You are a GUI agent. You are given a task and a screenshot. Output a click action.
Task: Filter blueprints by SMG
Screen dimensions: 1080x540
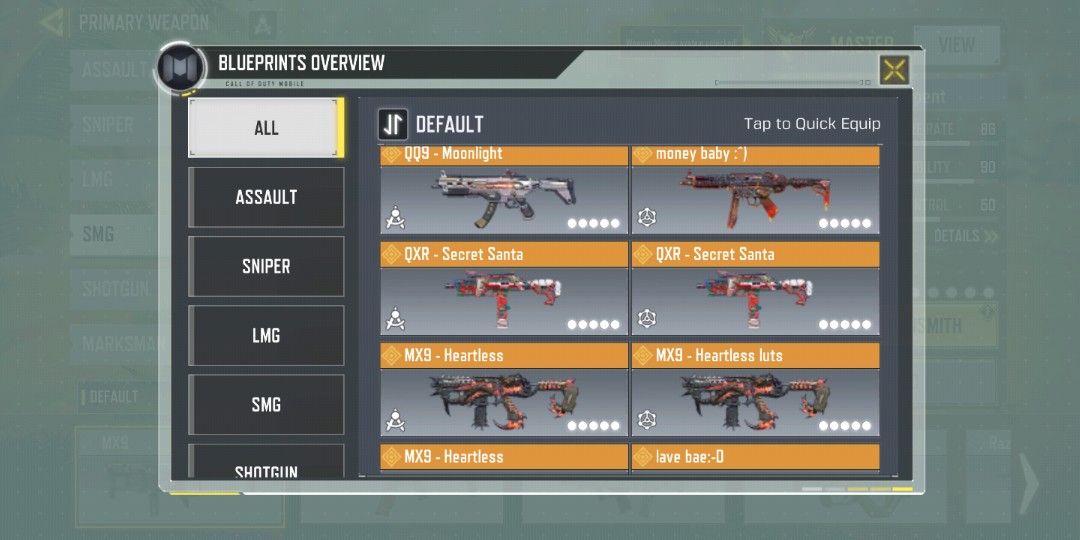[x=266, y=404]
